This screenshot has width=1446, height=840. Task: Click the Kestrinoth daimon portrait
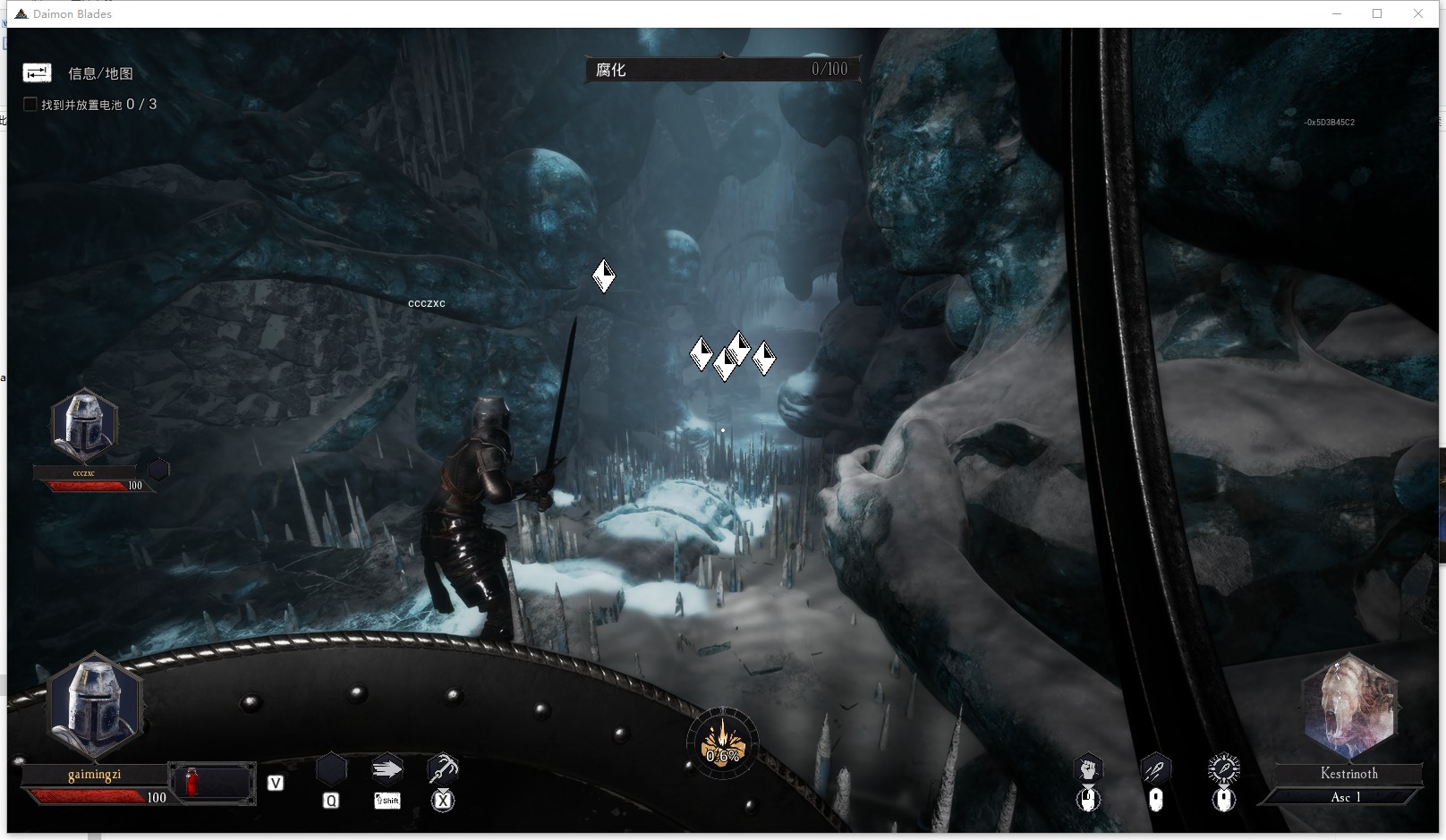click(1349, 706)
